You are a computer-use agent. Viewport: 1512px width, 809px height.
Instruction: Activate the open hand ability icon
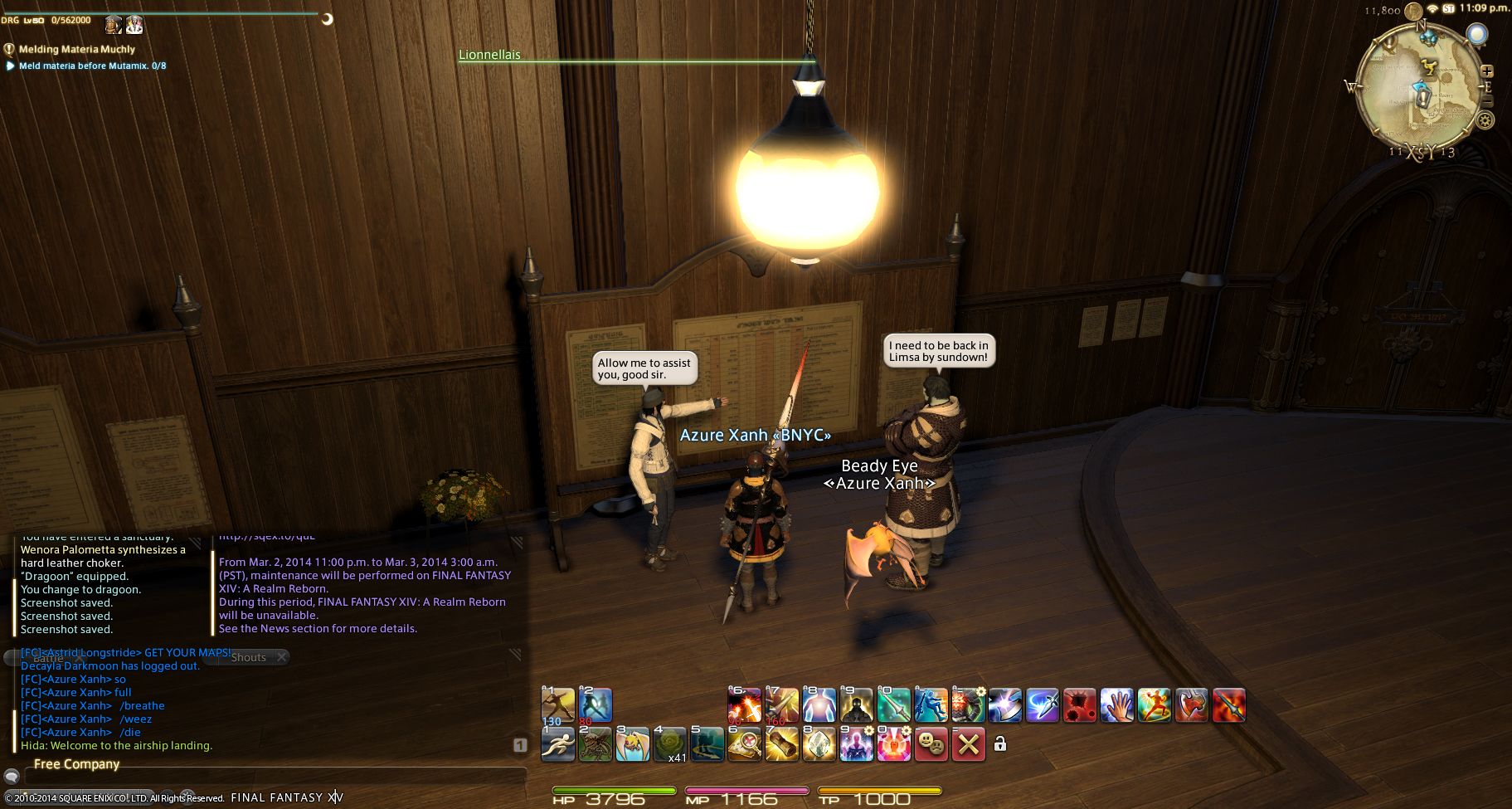1116,706
